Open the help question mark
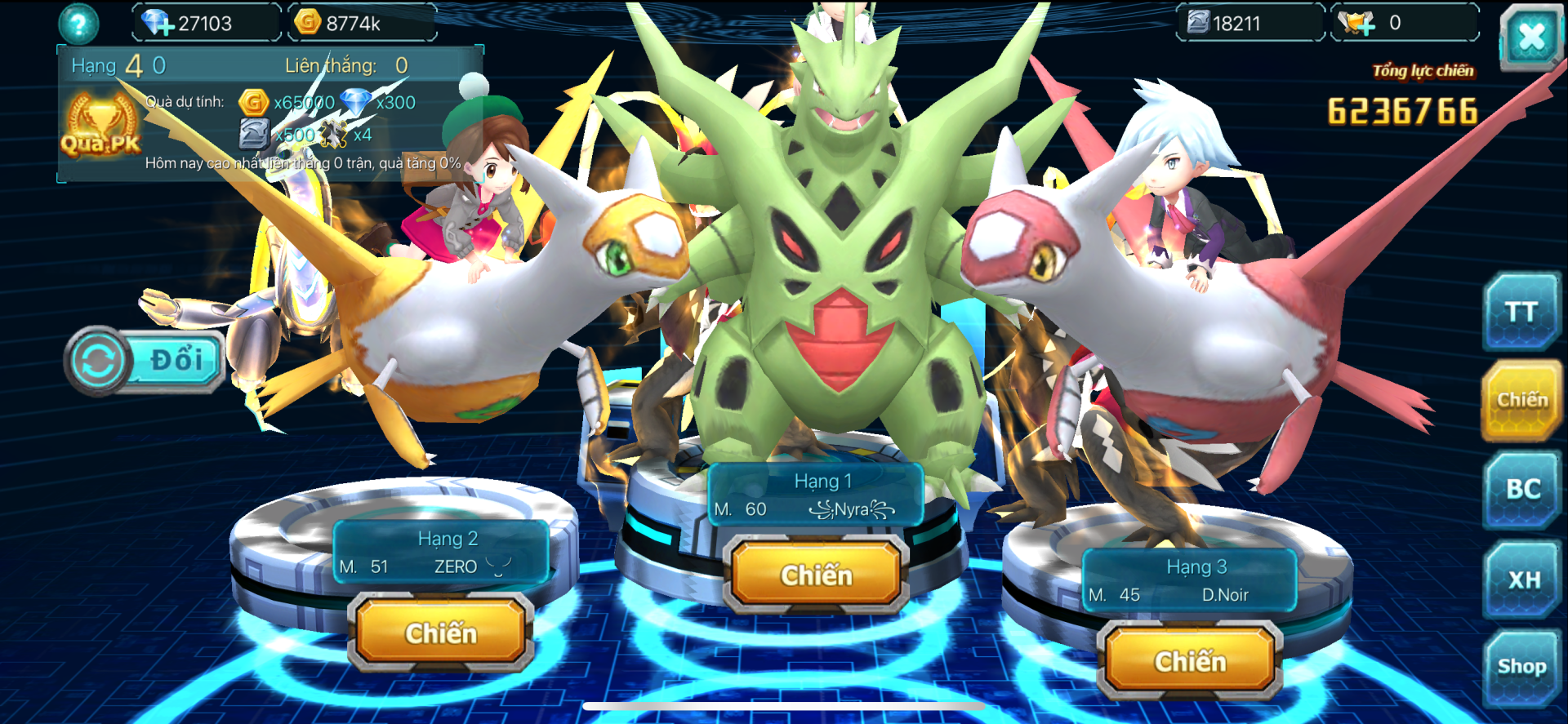Screen dimensions: 1568x724 click(x=78, y=24)
